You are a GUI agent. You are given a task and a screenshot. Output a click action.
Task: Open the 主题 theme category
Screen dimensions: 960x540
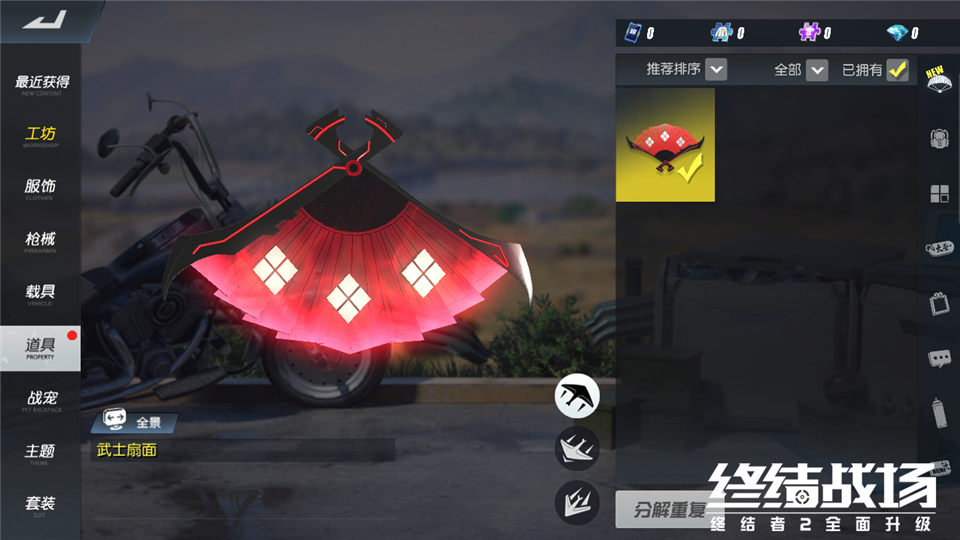(41, 453)
